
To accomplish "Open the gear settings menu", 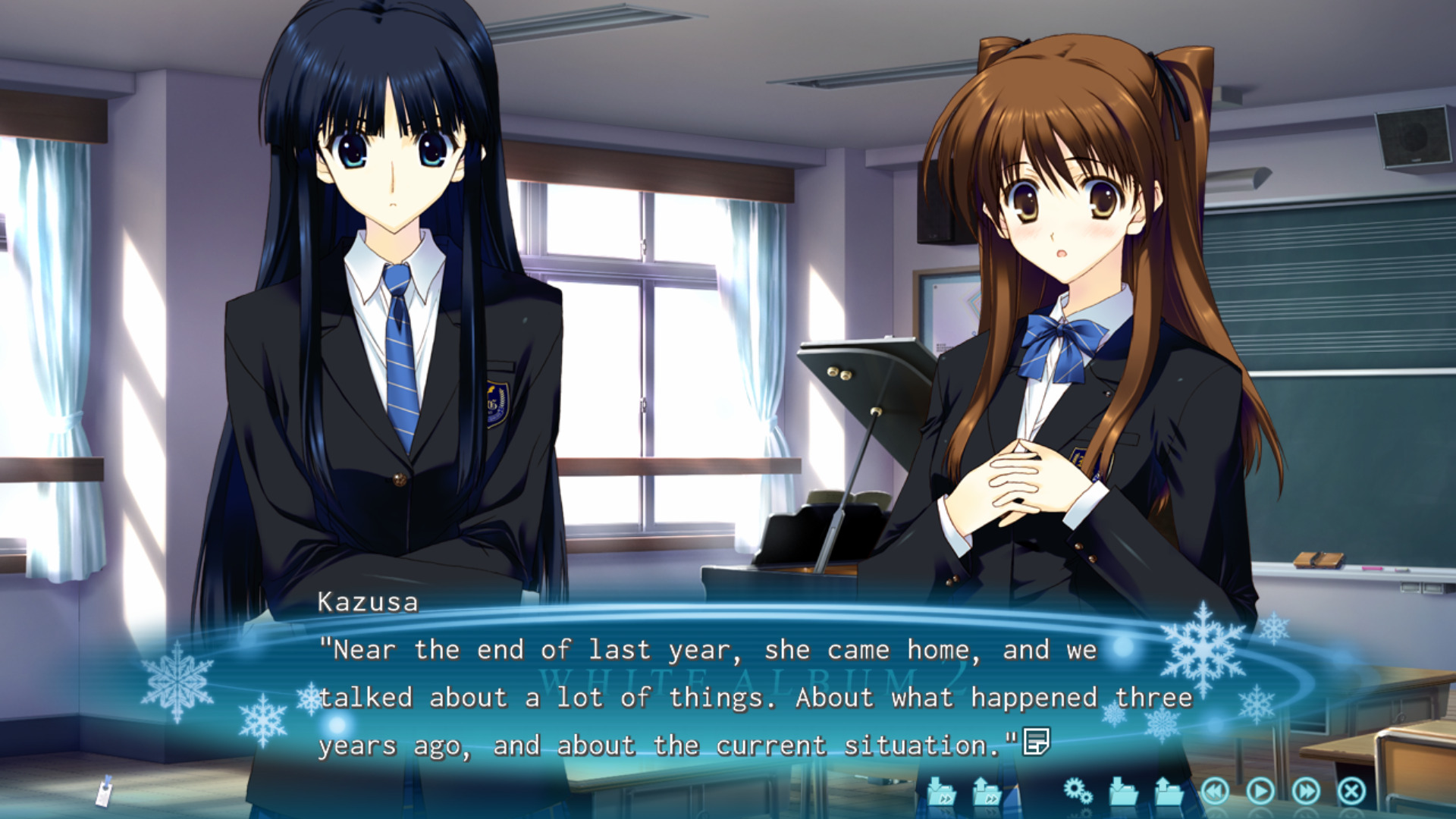I will click(x=1078, y=792).
